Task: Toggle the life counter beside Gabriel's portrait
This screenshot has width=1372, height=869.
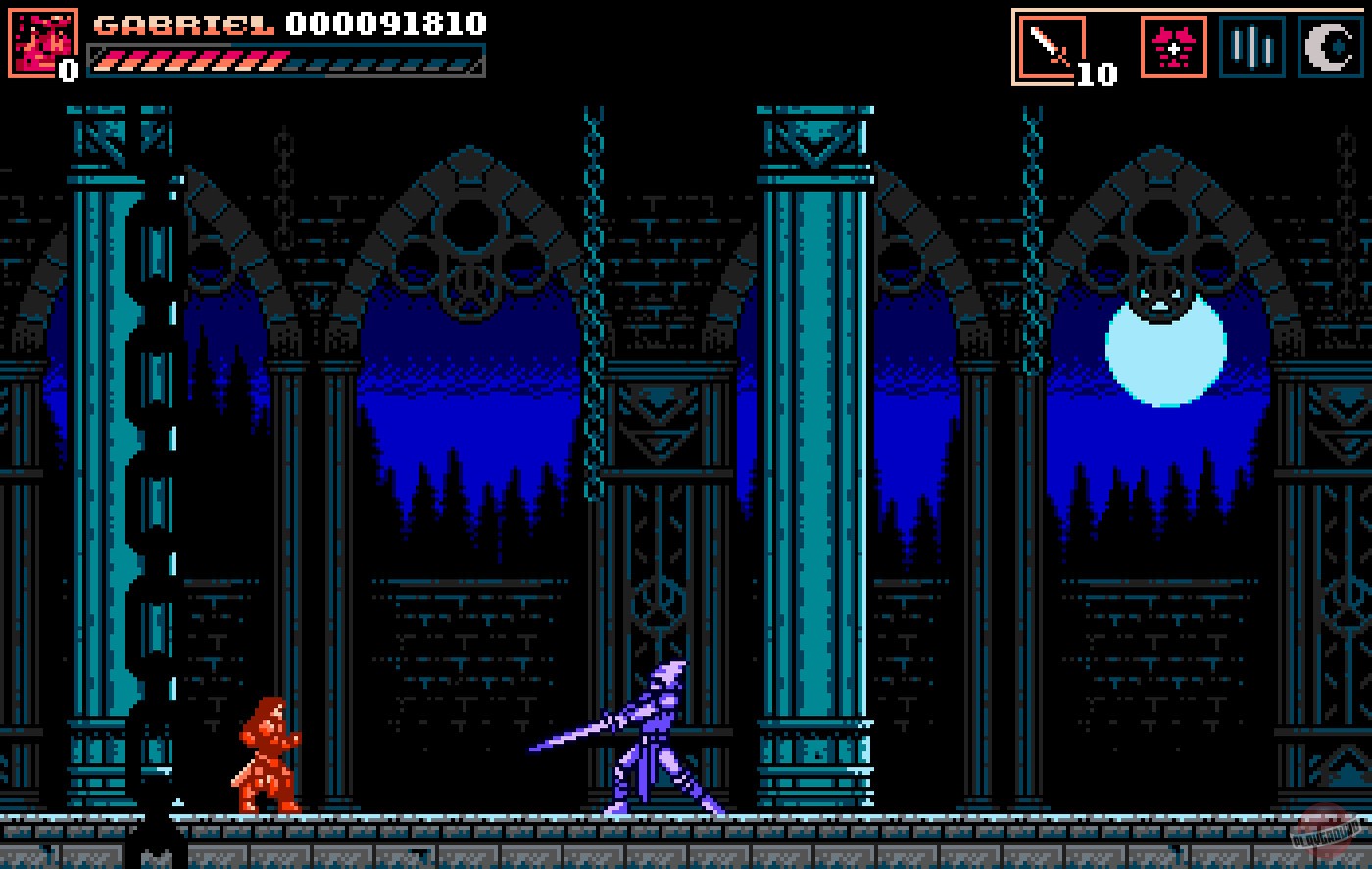Action: point(67,69)
